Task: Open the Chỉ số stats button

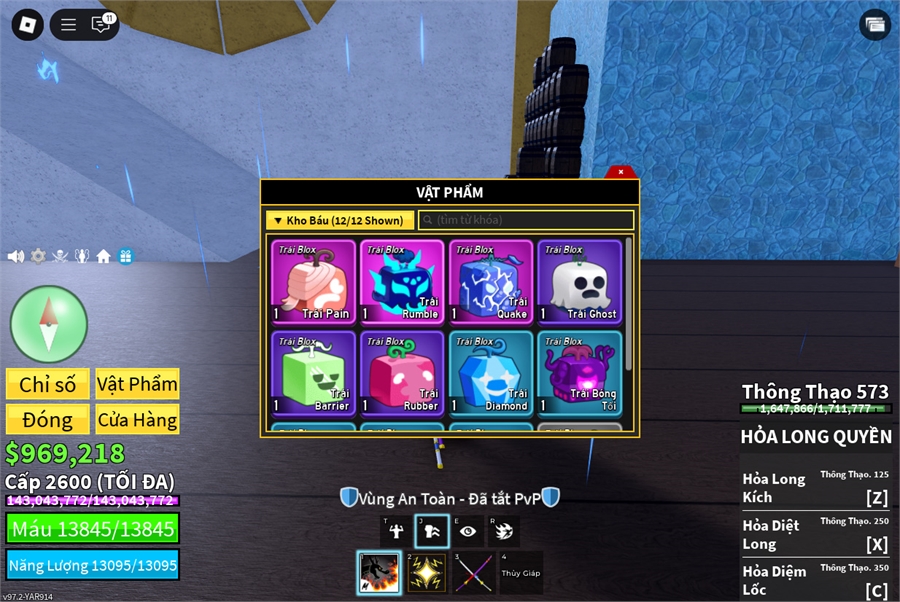Action: pyautogui.click(x=48, y=385)
